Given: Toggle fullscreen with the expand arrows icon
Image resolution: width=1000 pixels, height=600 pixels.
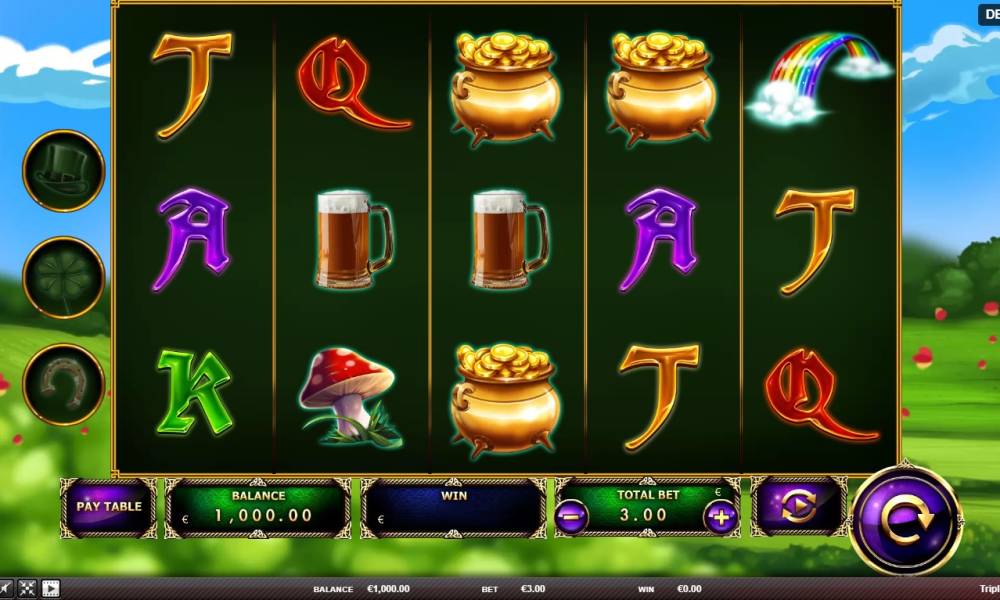Looking at the screenshot, I should (x=27, y=589).
